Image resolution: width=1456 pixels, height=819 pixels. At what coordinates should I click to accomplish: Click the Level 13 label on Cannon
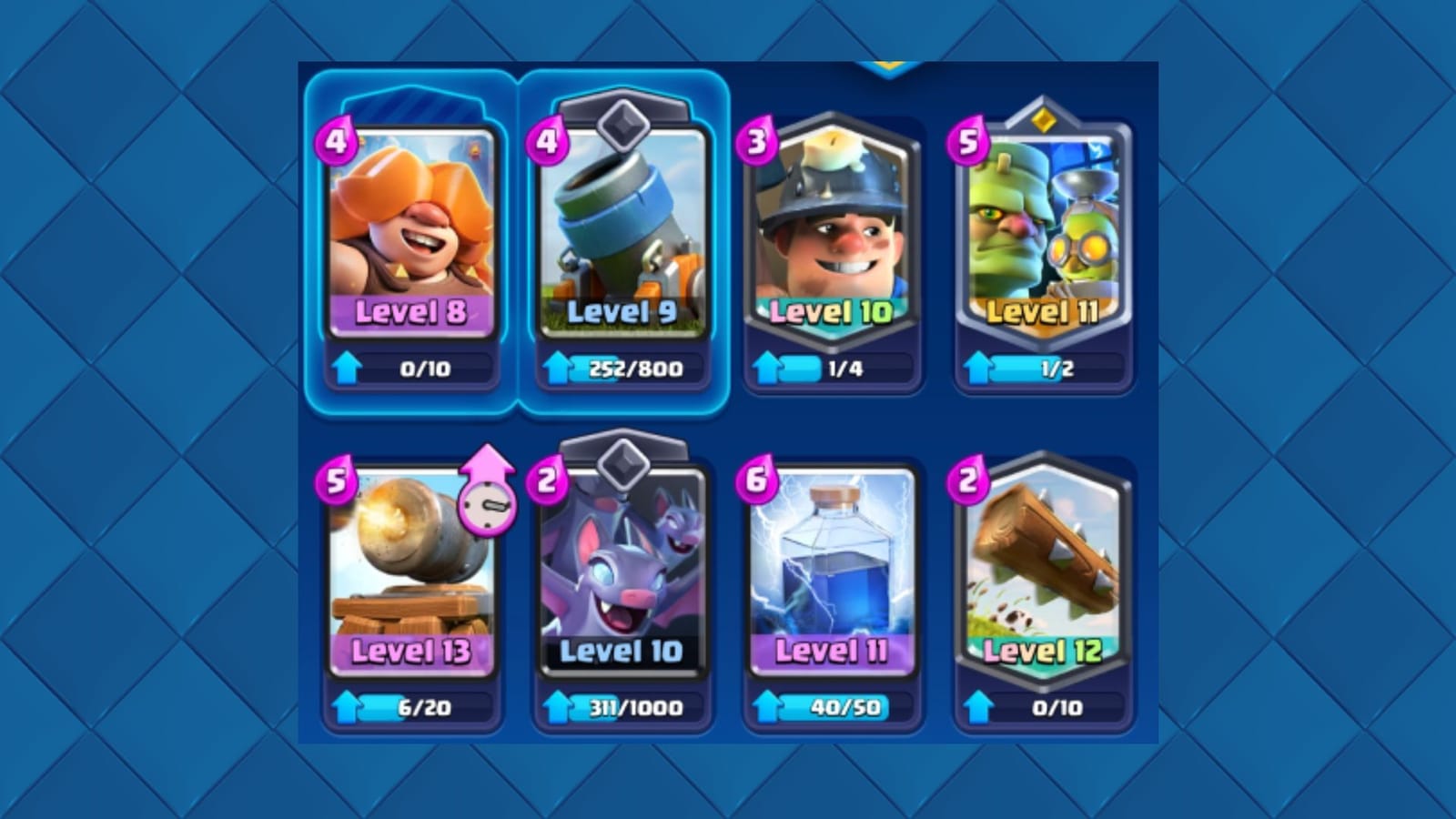click(411, 652)
